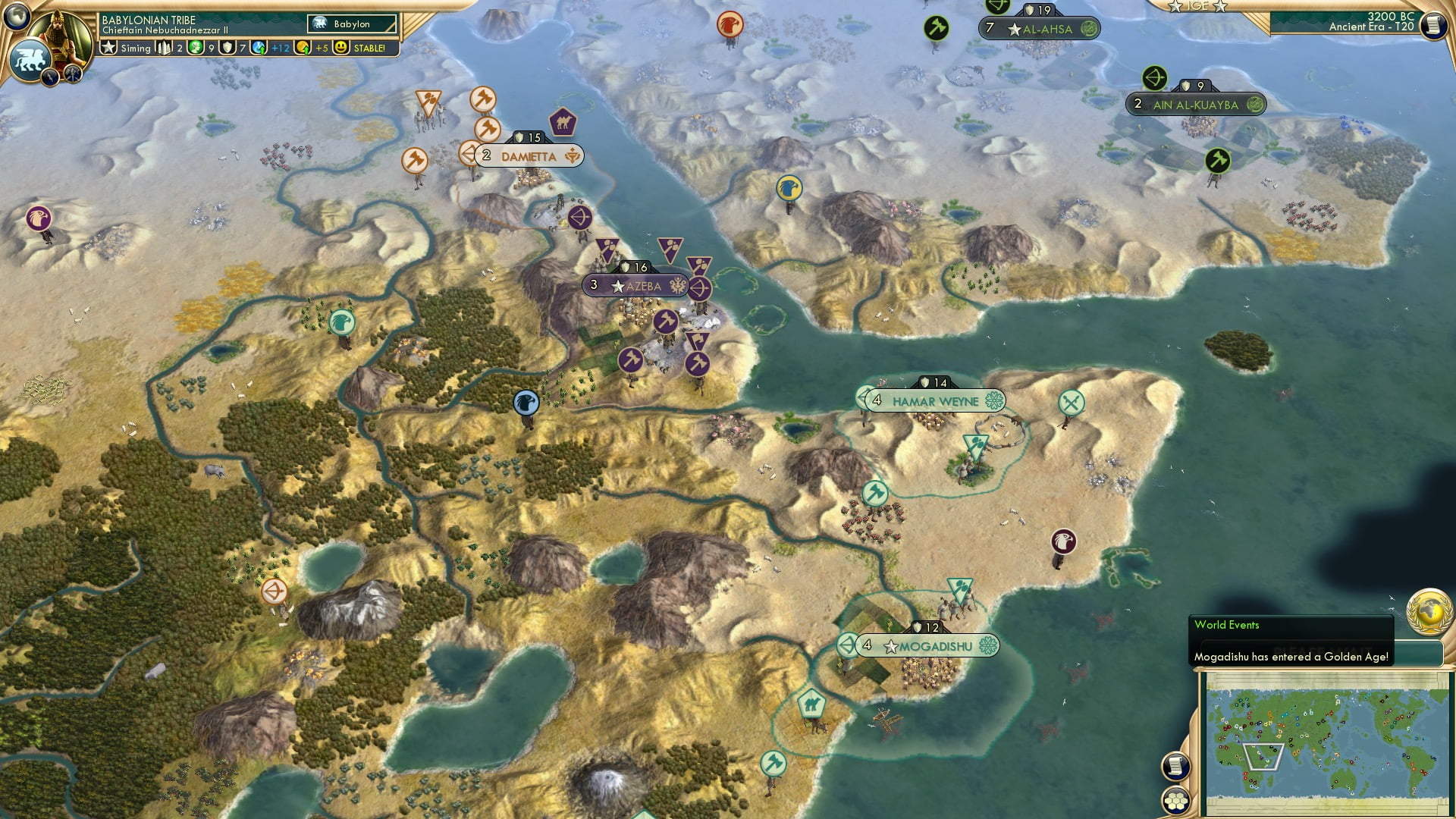Toggle the hex grid overlay button

click(x=1176, y=799)
